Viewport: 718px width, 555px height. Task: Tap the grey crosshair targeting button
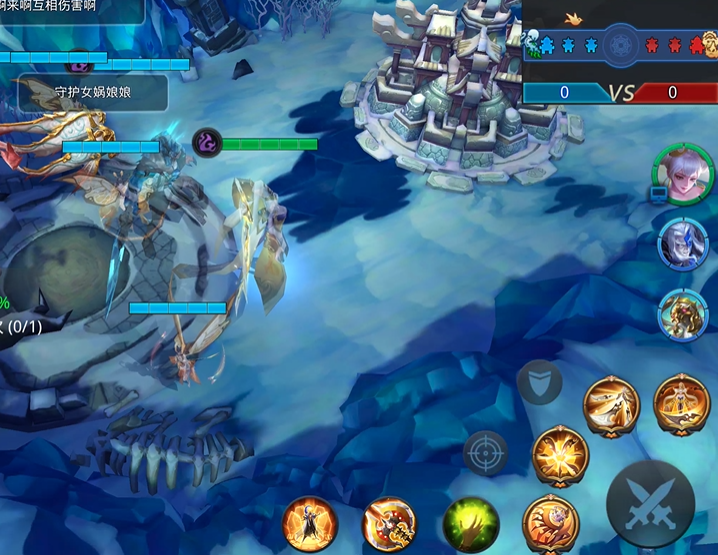point(486,454)
